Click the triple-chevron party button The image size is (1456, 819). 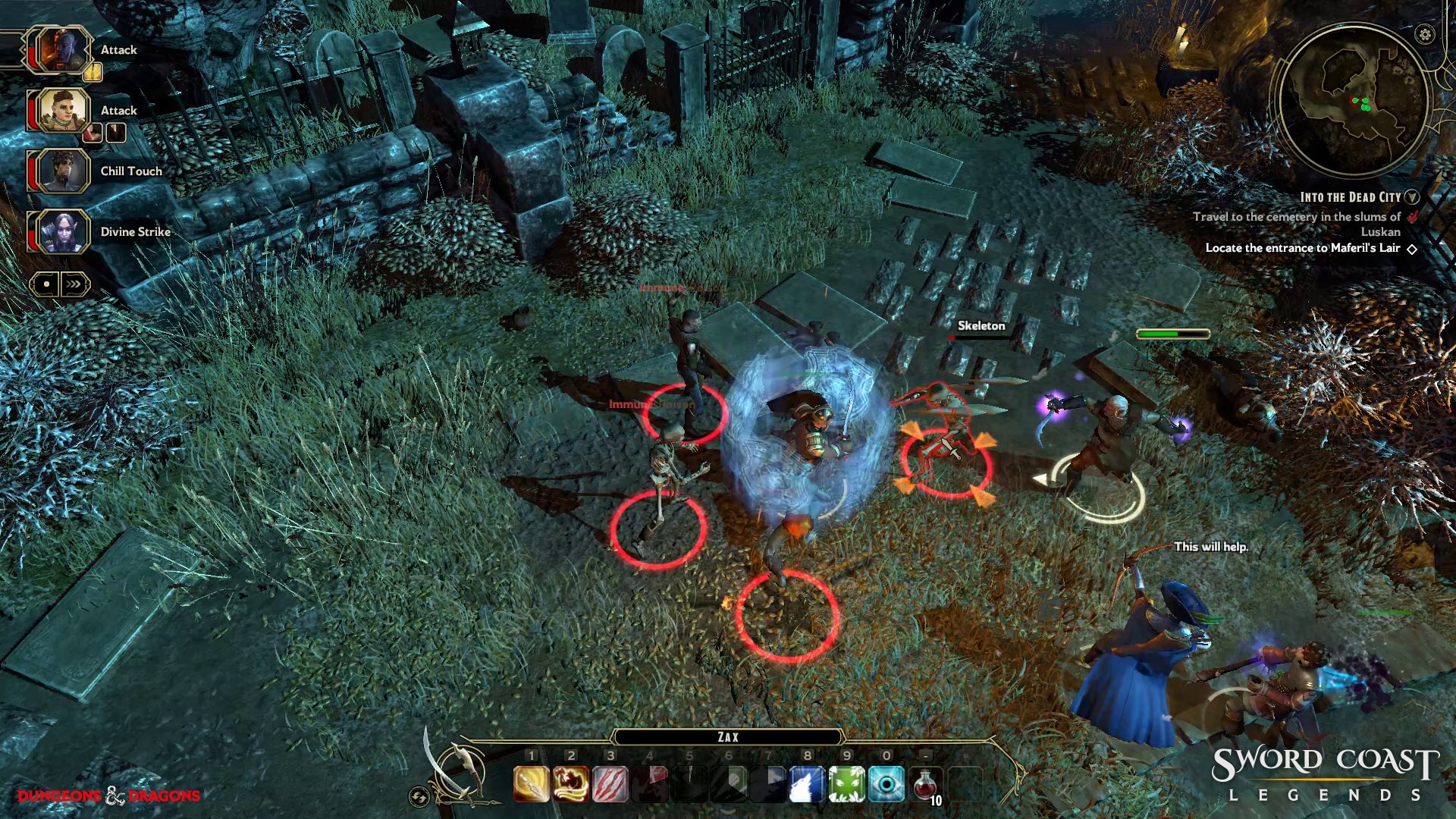74,284
